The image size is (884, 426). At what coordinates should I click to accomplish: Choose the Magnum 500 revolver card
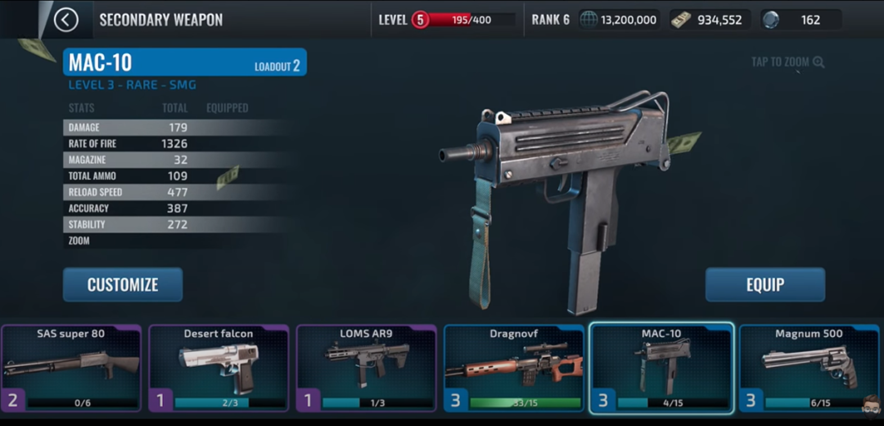pos(809,367)
